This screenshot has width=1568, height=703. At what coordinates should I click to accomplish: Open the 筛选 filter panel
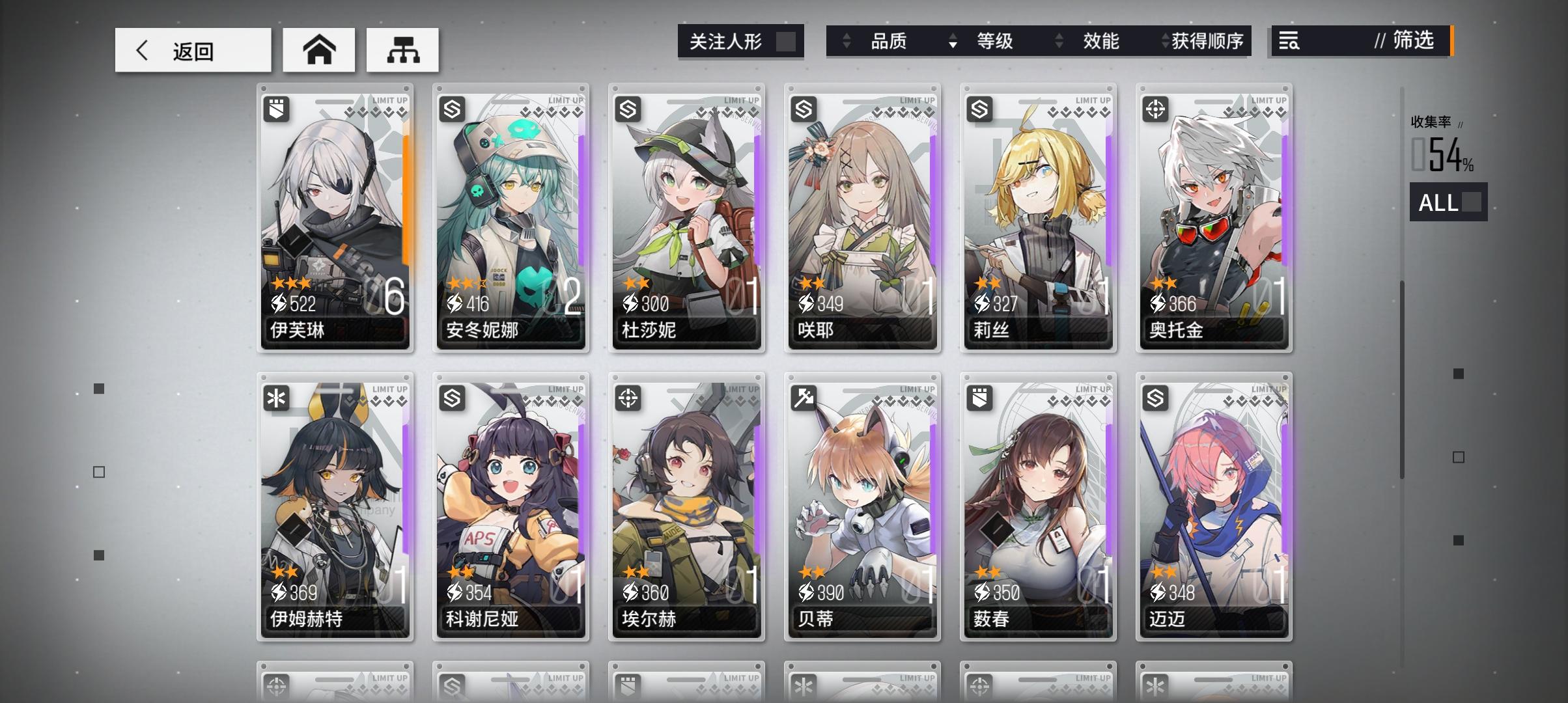1407,41
